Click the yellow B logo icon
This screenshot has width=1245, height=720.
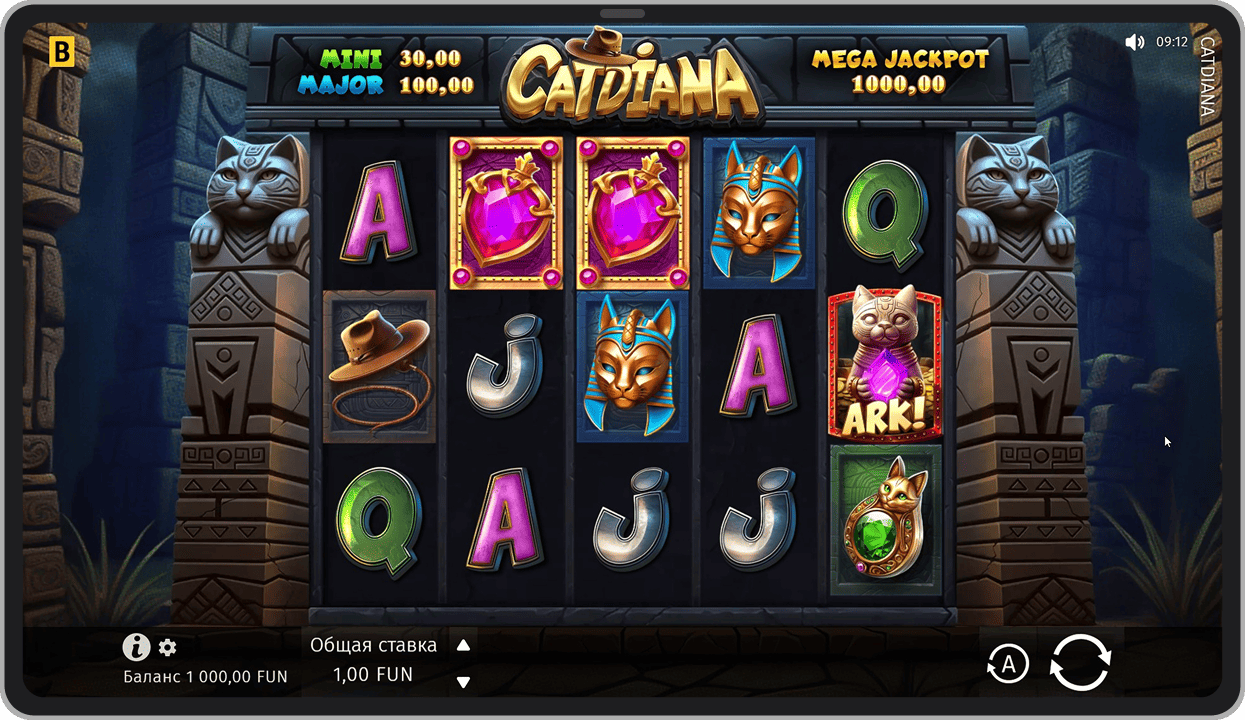click(x=62, y=52)
